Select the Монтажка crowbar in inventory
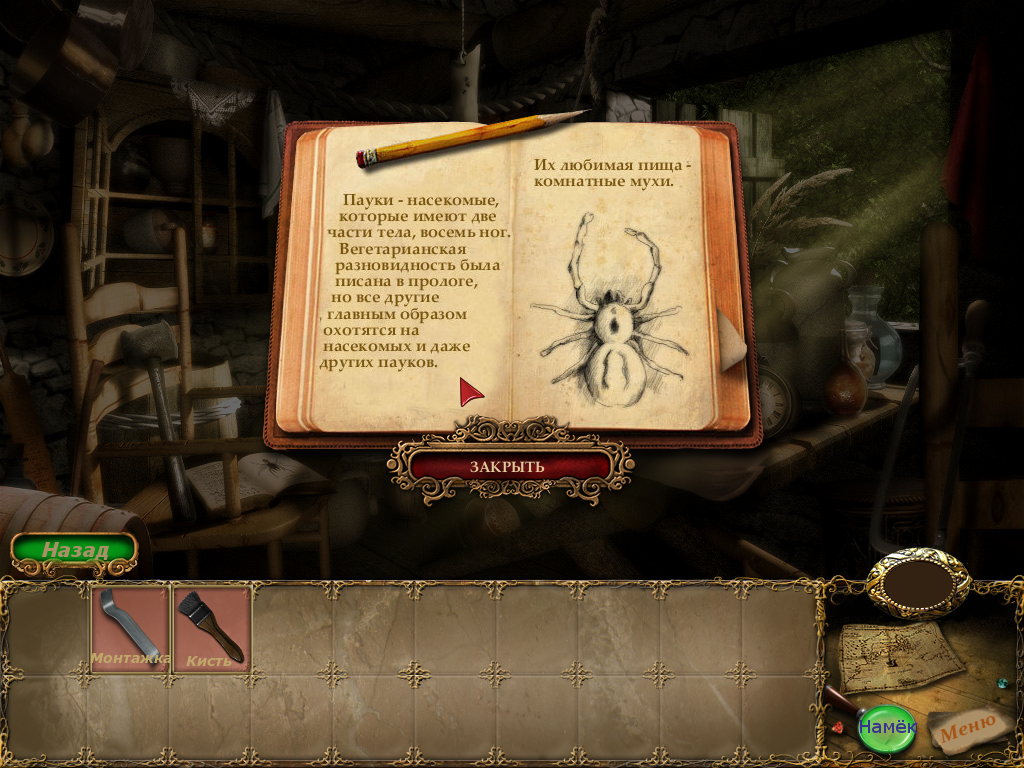Screen dimensions: 1024x768 130,629
